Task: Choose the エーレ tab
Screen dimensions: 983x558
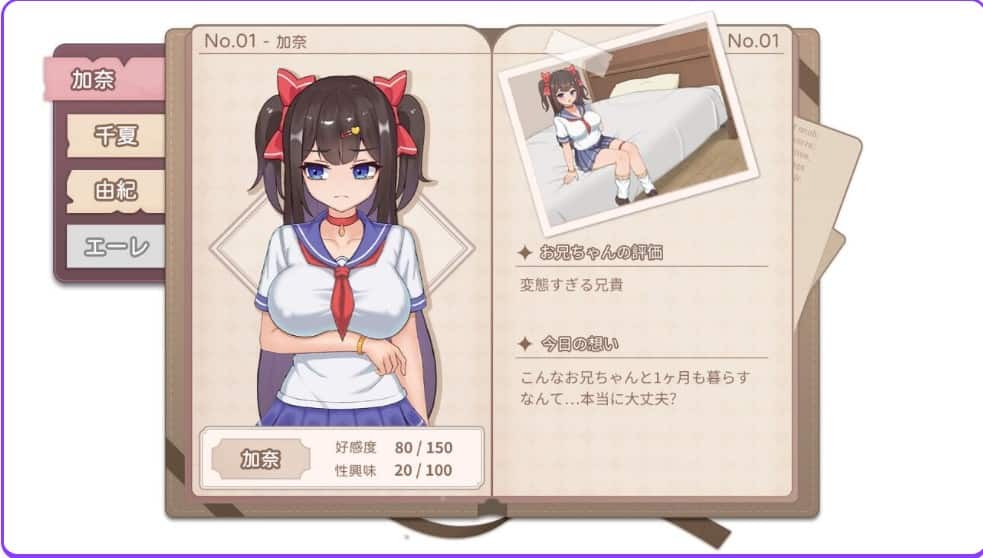Action: pos(115,246)
